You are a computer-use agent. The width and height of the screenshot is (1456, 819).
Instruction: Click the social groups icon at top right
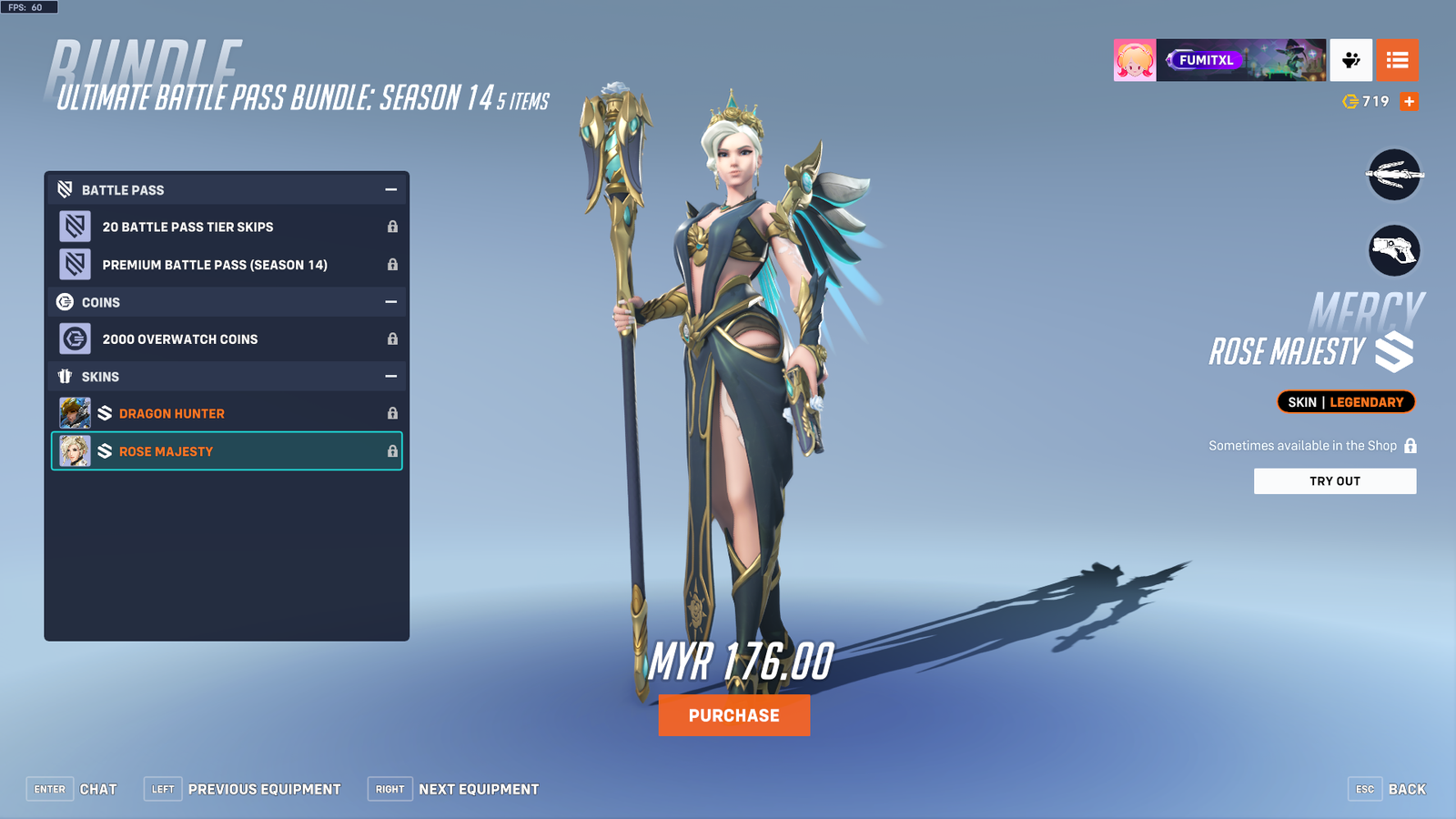[x=1350, y=60]
